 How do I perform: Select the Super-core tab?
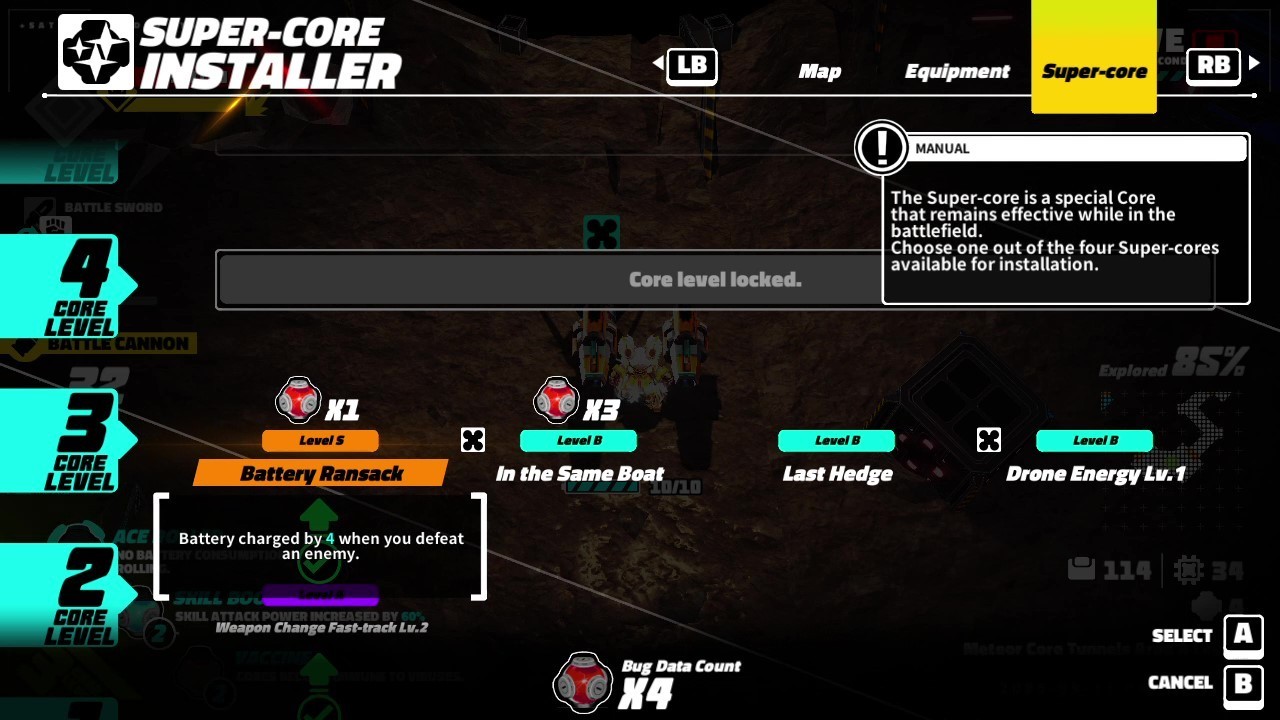pyautogui.click(x=1094, y=71)
